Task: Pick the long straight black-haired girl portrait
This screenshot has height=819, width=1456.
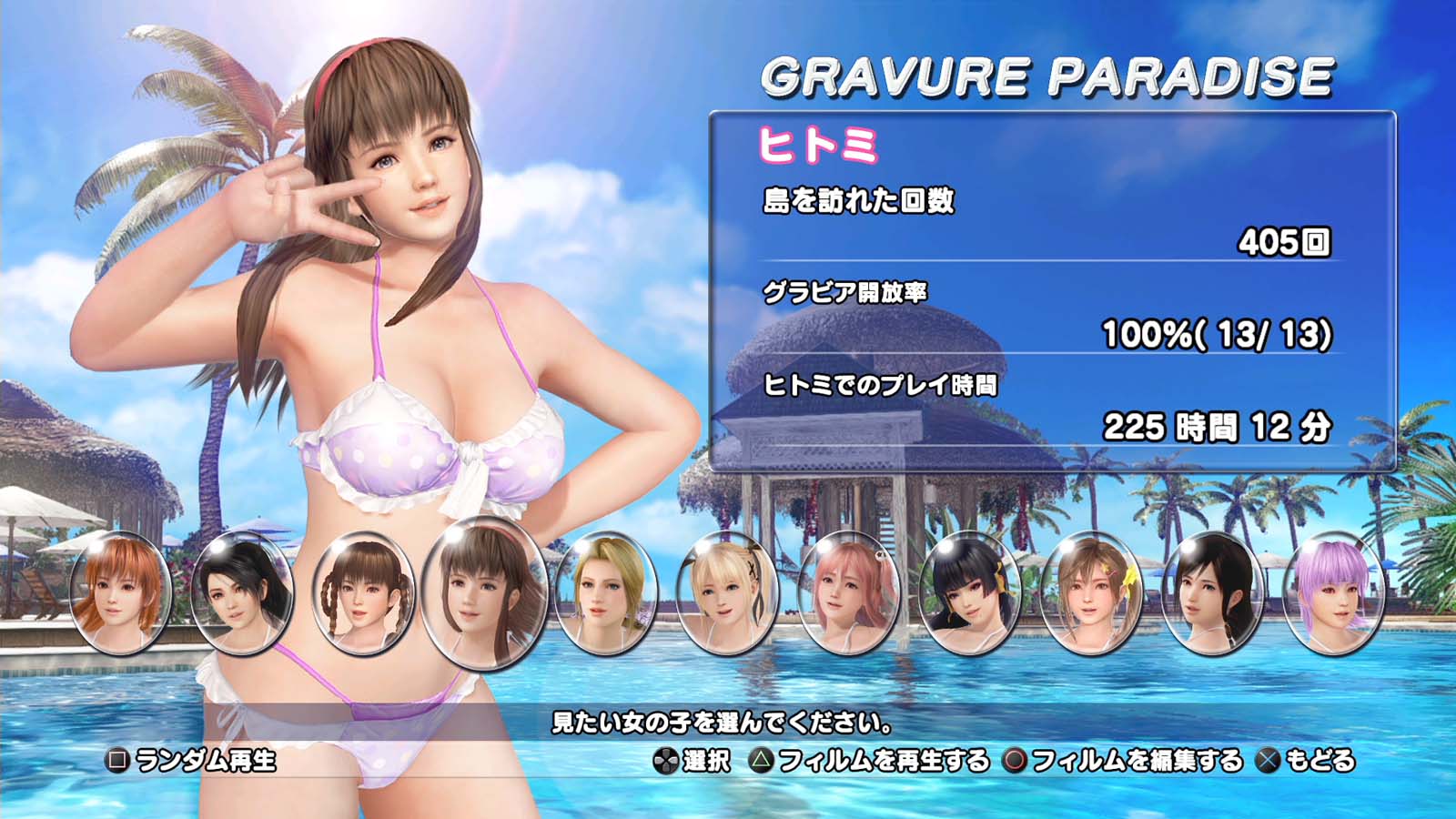Action: (1213, 591)
